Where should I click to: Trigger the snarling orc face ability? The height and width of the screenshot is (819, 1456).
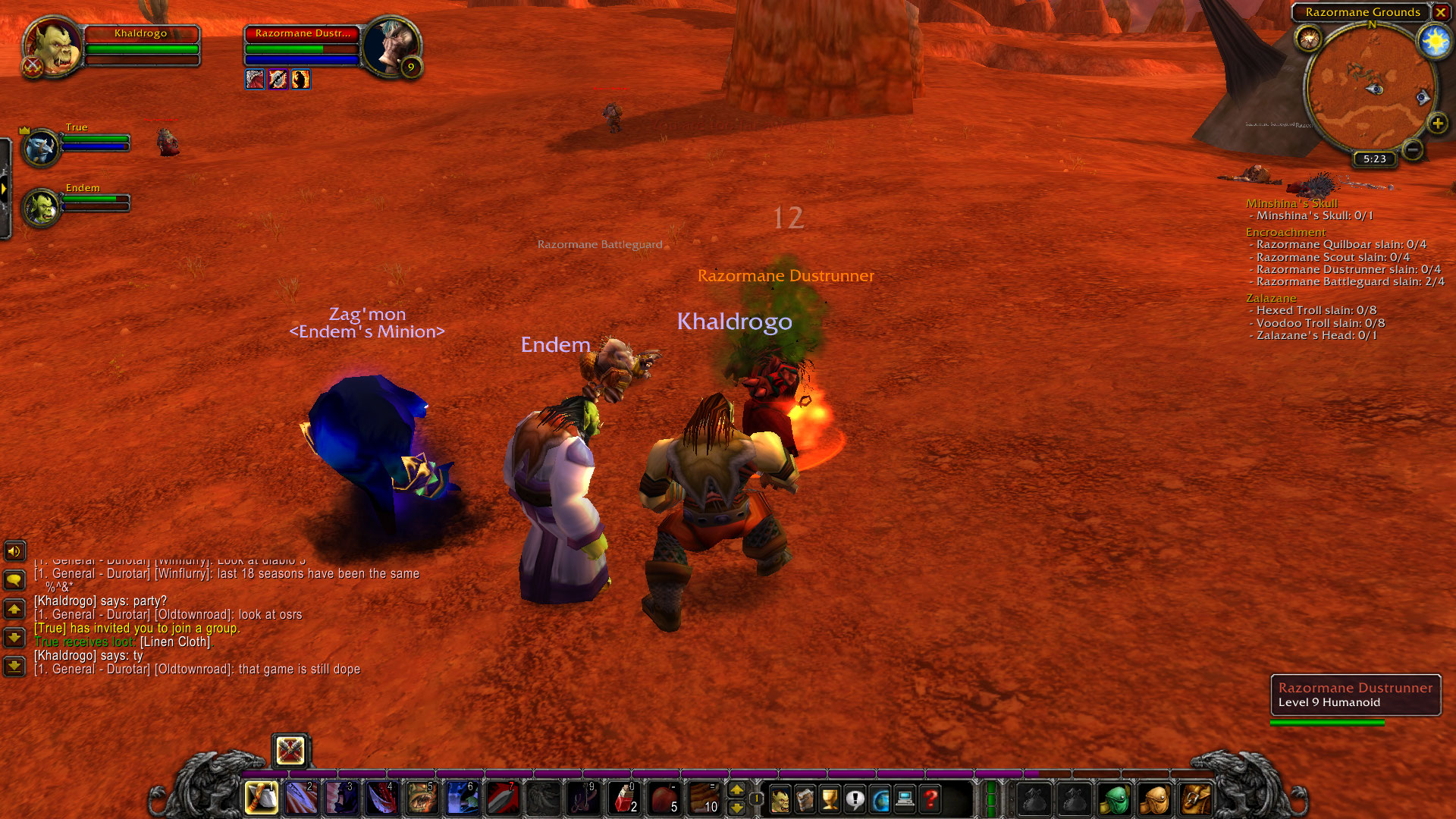[422, 798]
